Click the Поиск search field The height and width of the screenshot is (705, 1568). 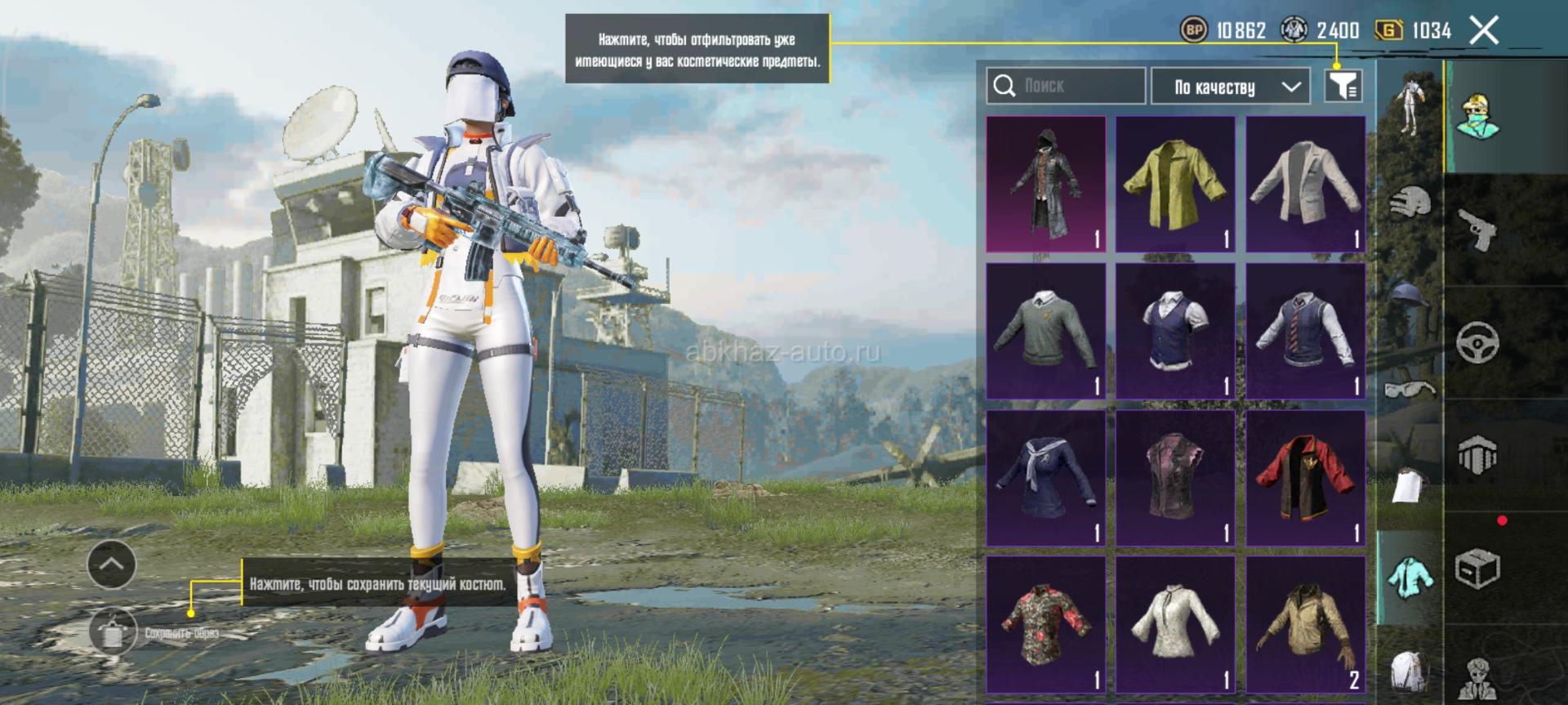(1065, 86)
